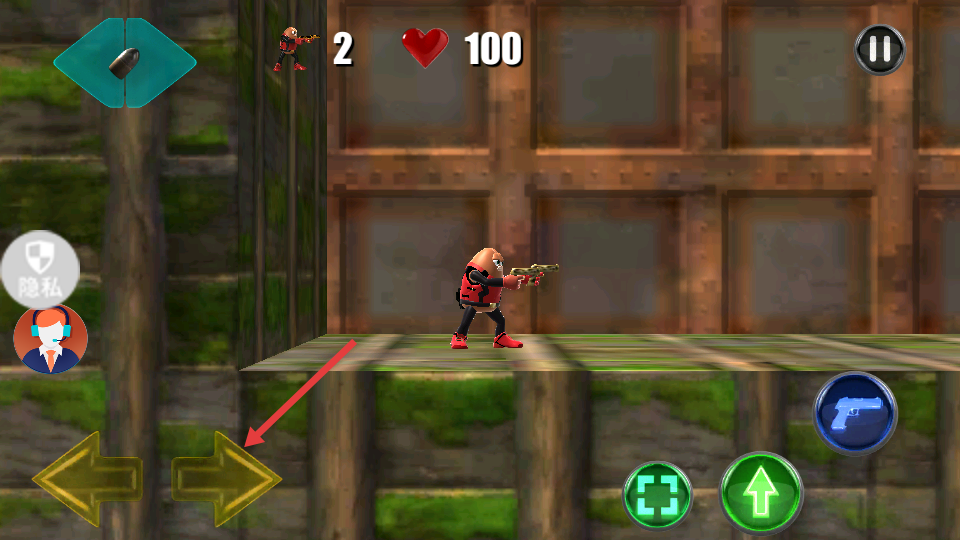Activate the green square brackets button
The image size is (960, 540).
click(x=658, y=495)
